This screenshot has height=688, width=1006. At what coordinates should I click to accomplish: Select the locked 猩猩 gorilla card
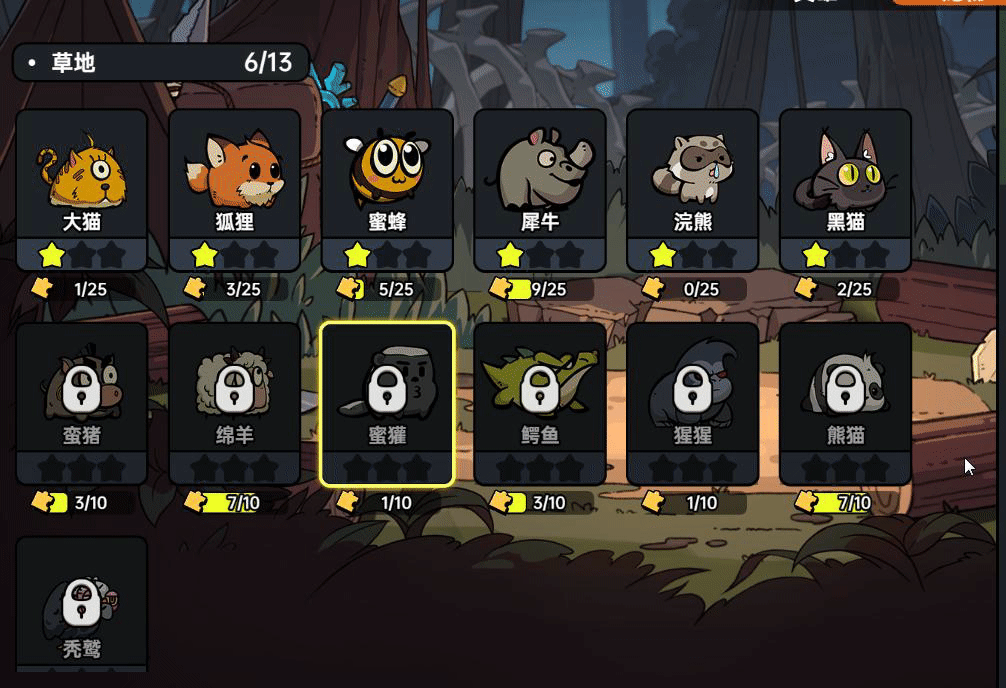(x=692, y=403)
